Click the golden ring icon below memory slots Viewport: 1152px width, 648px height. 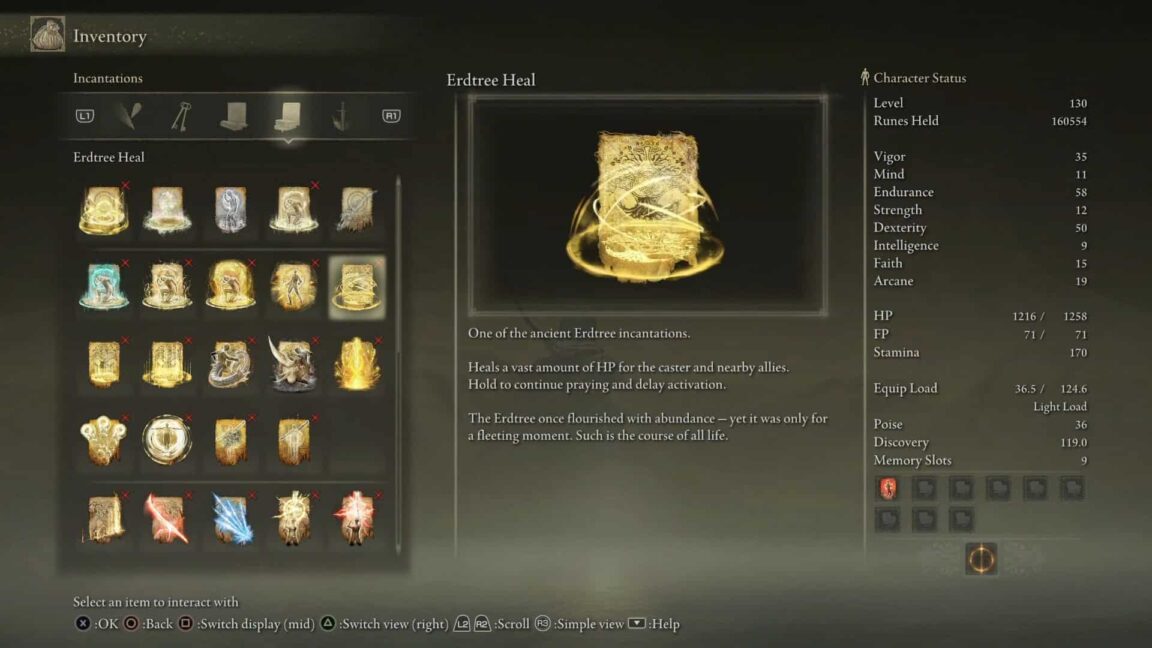pos(981,559)
